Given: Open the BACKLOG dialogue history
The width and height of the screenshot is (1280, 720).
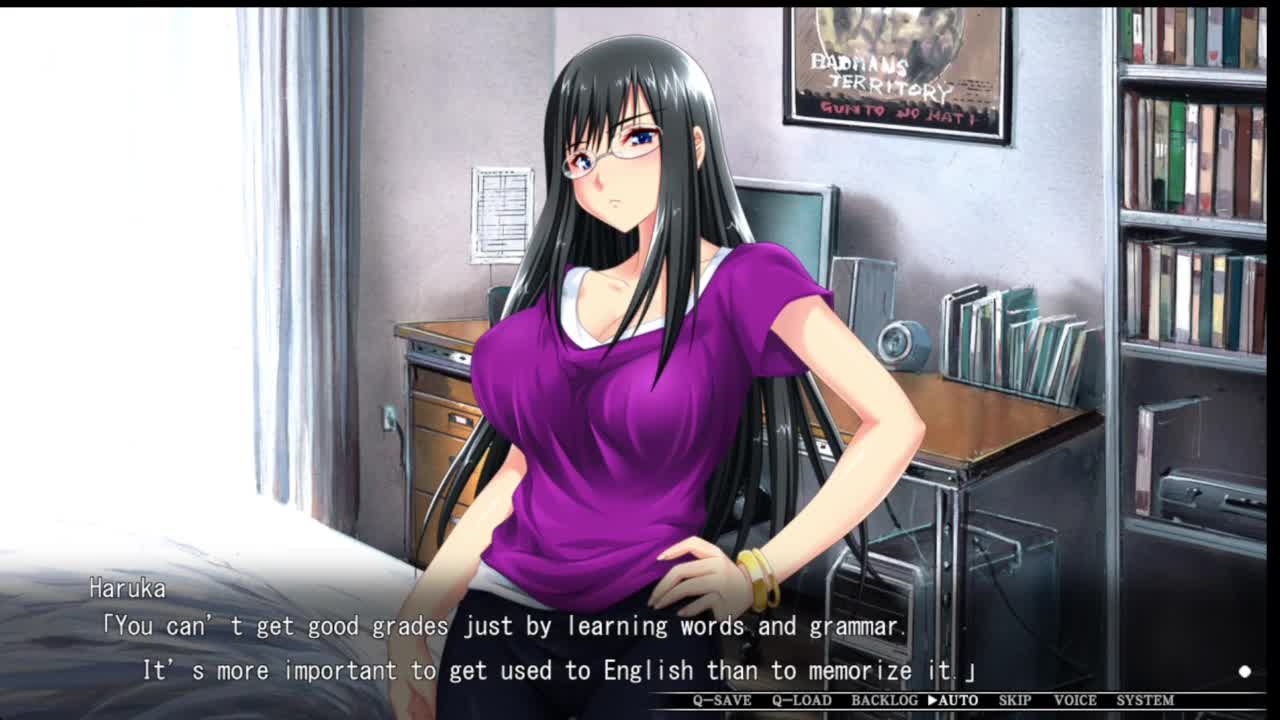Looking at the screenshot, I should (x=884, y=700).
